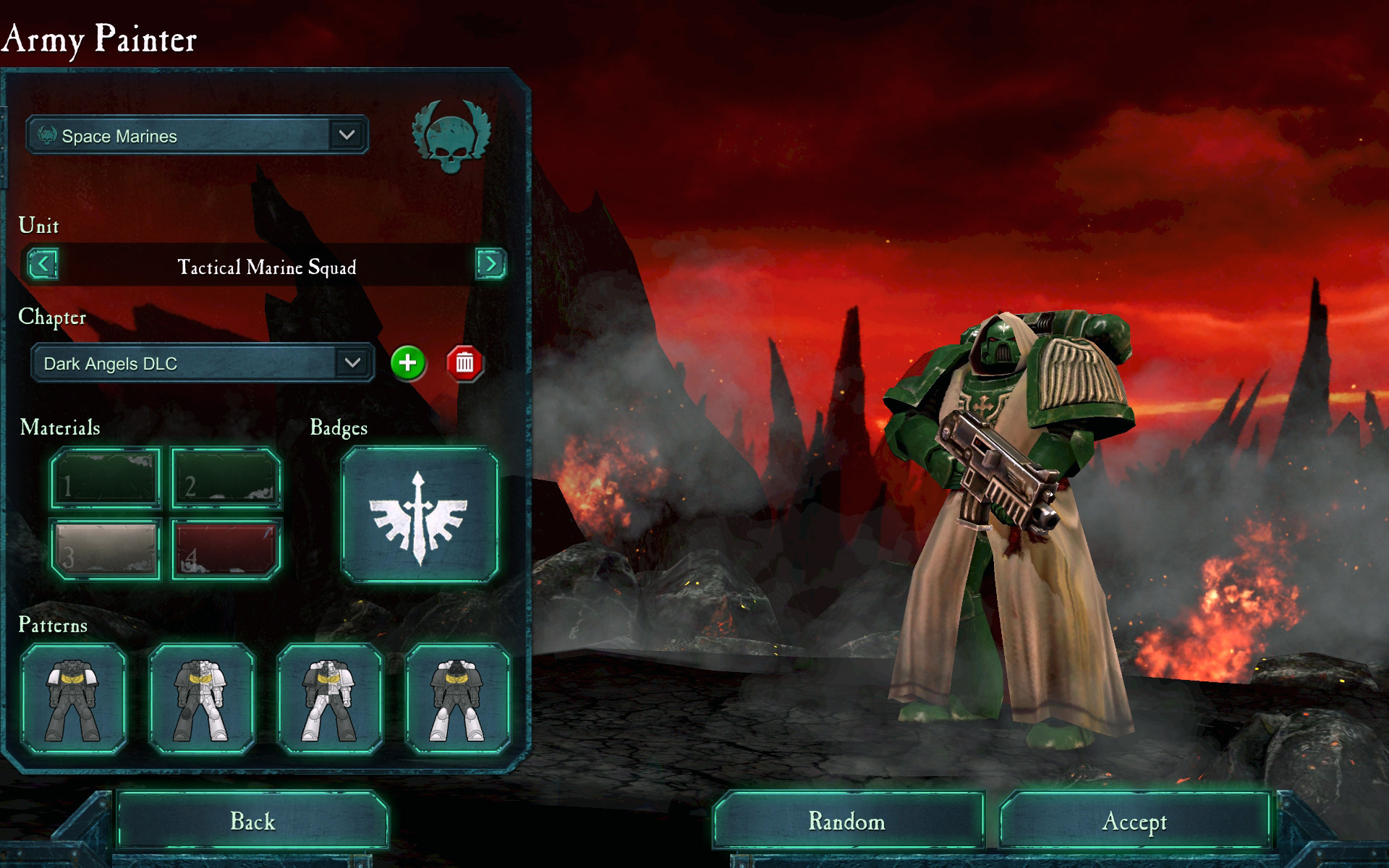This screenshot has width=1389, height=868.
Task: Select the third armor pattern variant
Action: (x=327, y=697)
